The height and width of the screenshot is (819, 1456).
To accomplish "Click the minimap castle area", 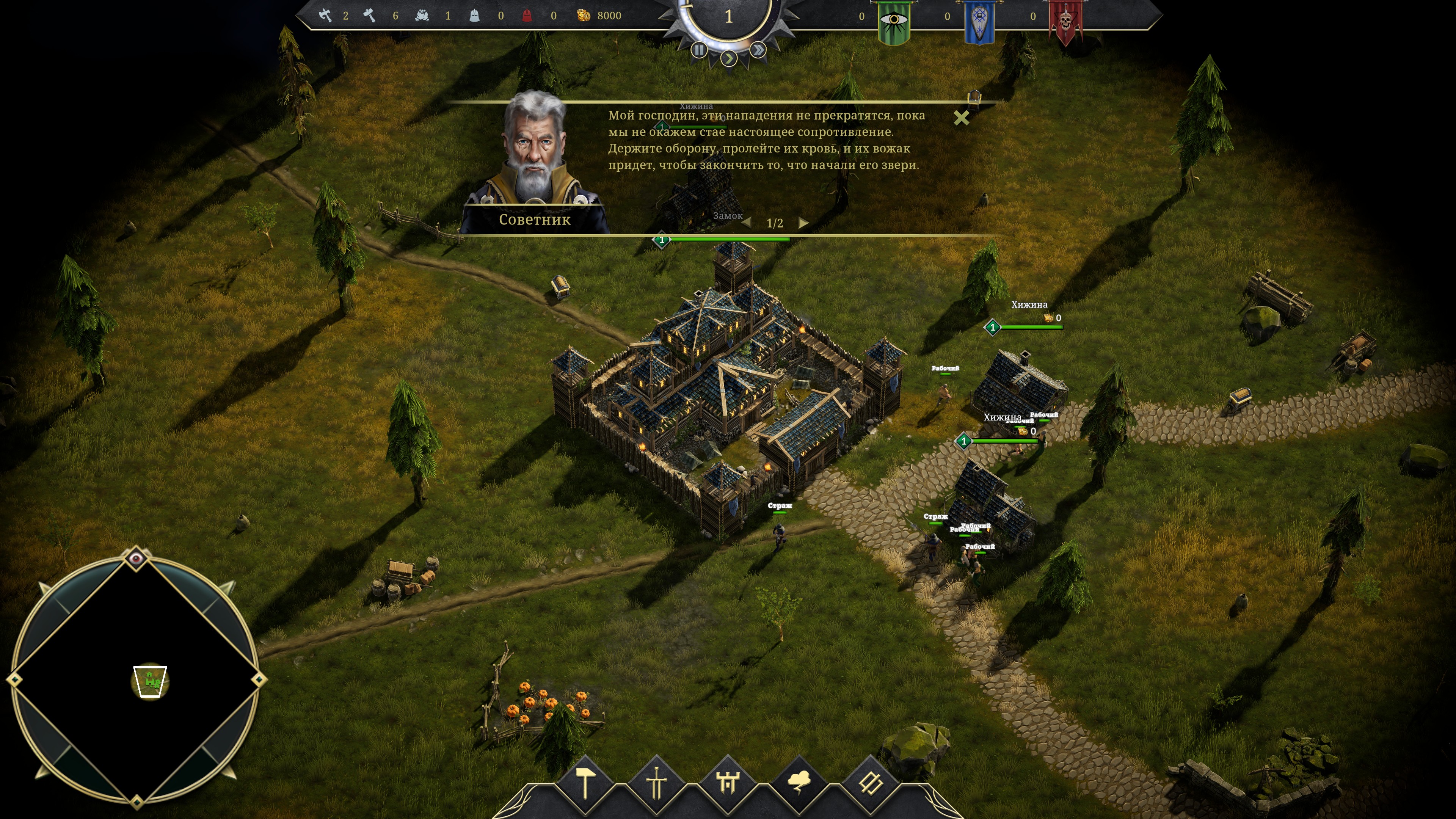I will 150,682.
